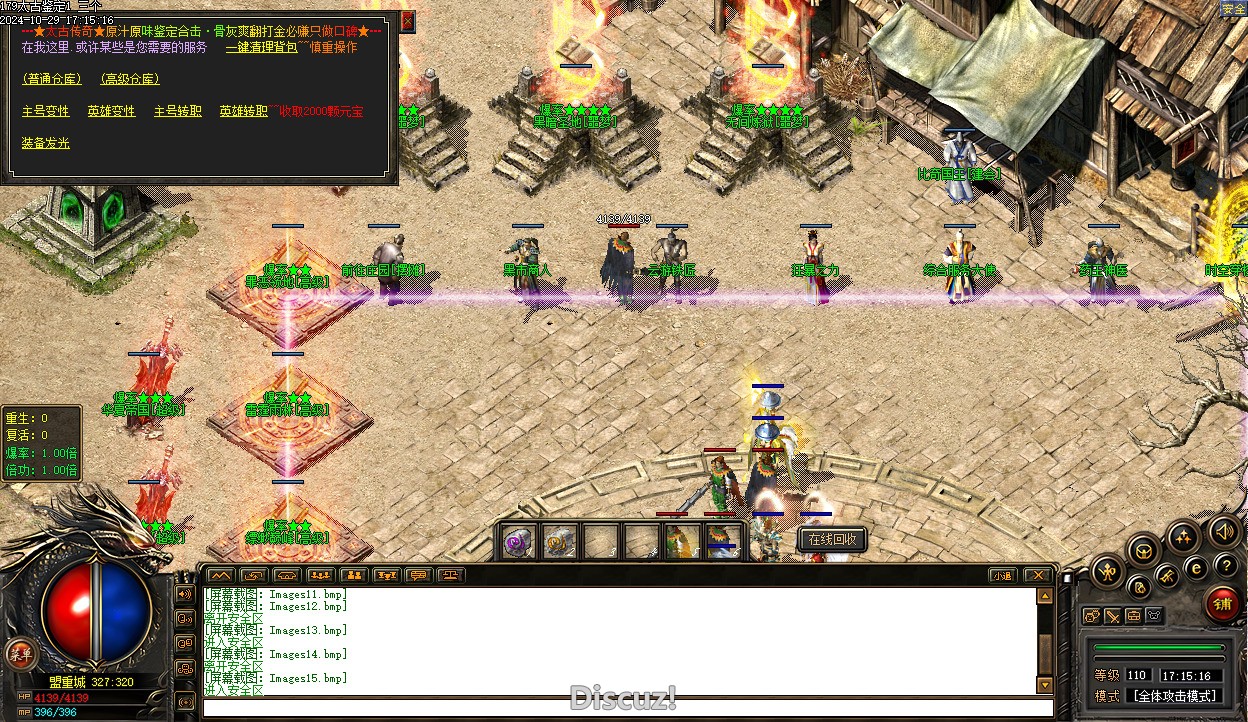1248x722 pixels.
Task: Click the 小退 logout button
Action: (x=1003, y=575)
